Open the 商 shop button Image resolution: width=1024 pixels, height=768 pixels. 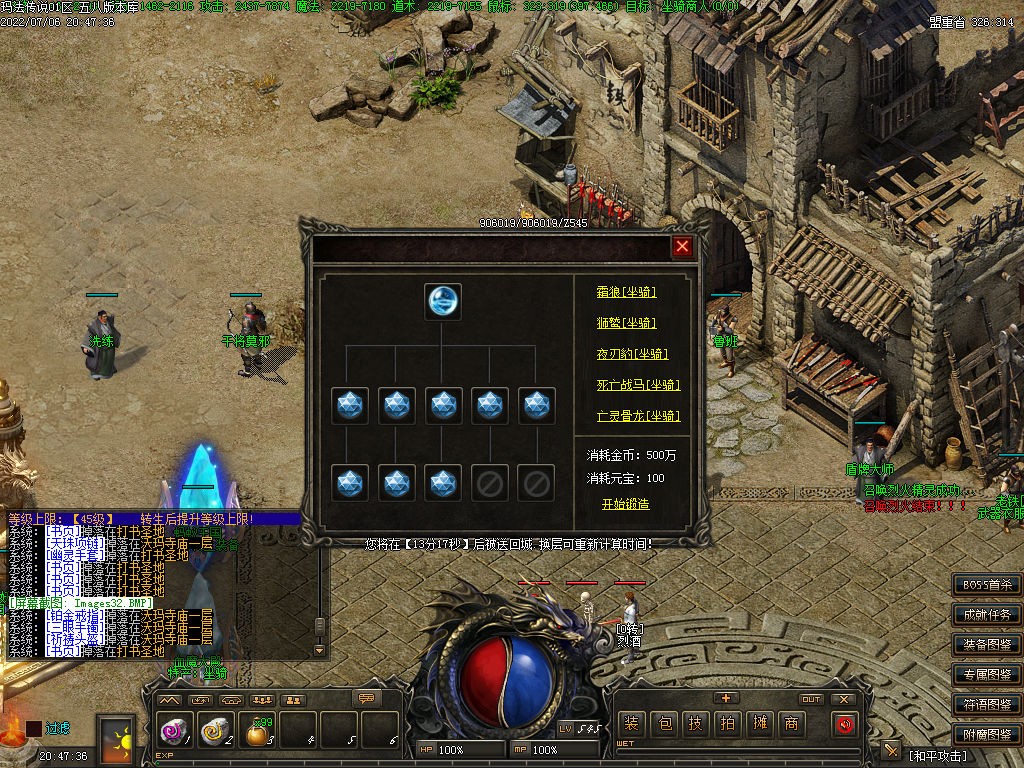[791, 724]
